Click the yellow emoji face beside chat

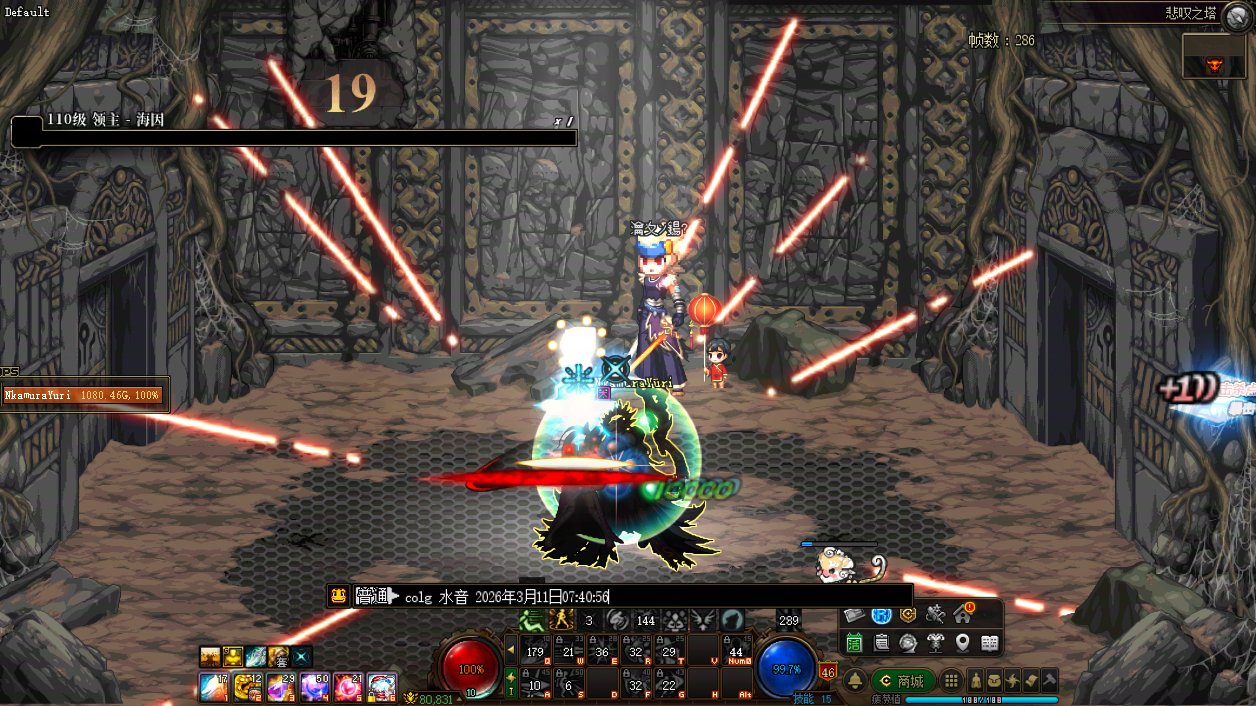tap(339, 596)
